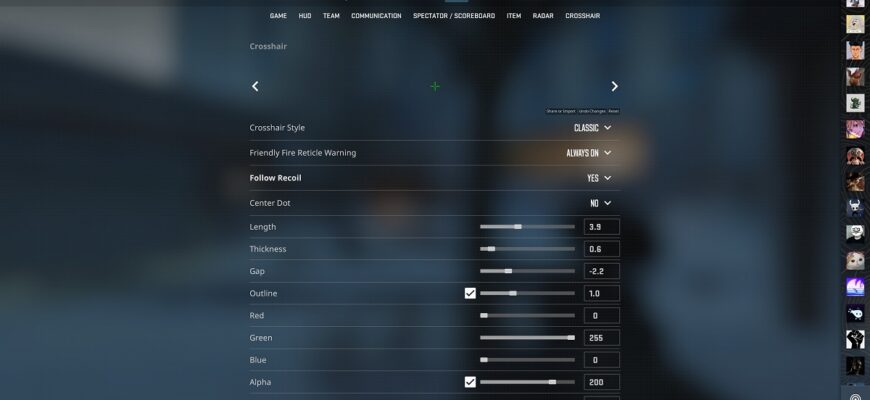The image size is (870, 400).
Task: Click the right arrow of the crosshair preview
Action: pos(614,86)
